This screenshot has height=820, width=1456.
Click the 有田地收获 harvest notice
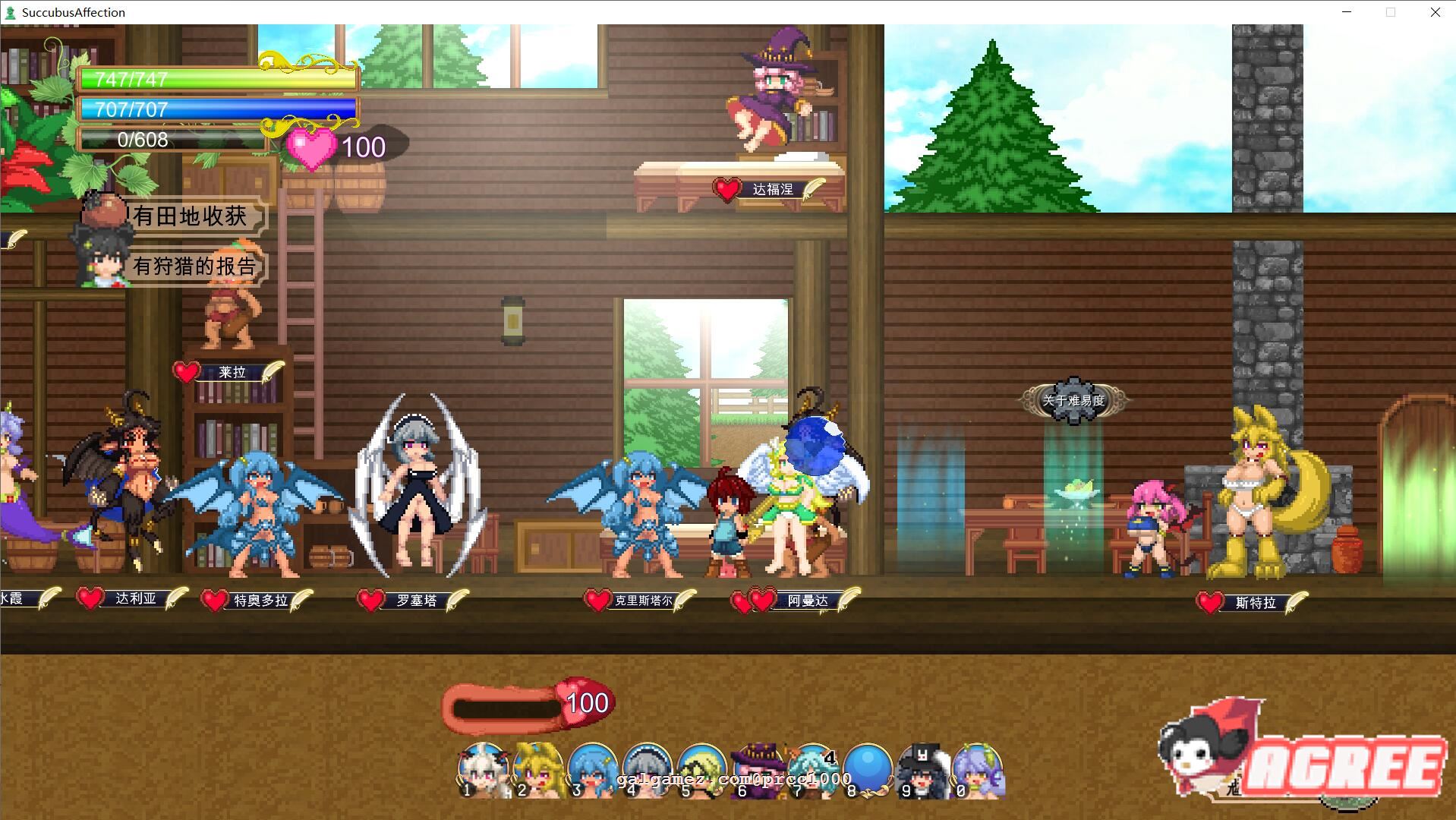pos(190,216)
